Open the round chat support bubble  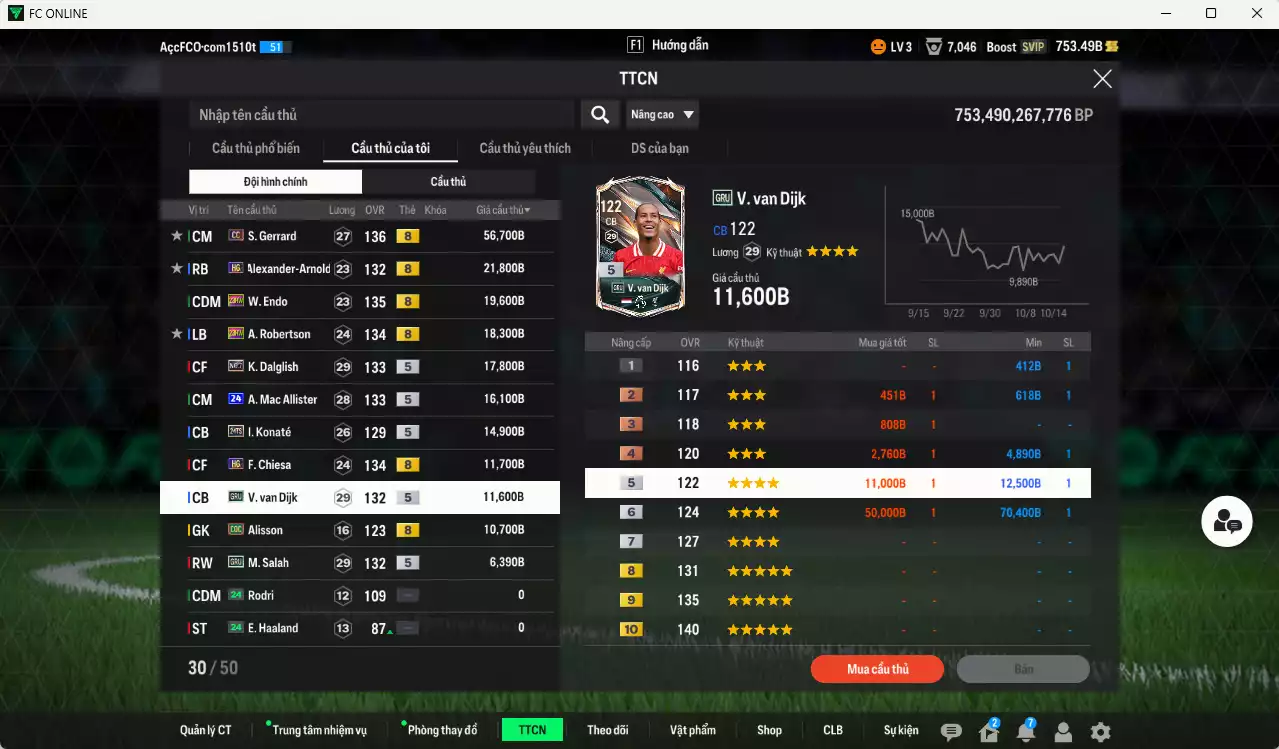[1227, 521]
